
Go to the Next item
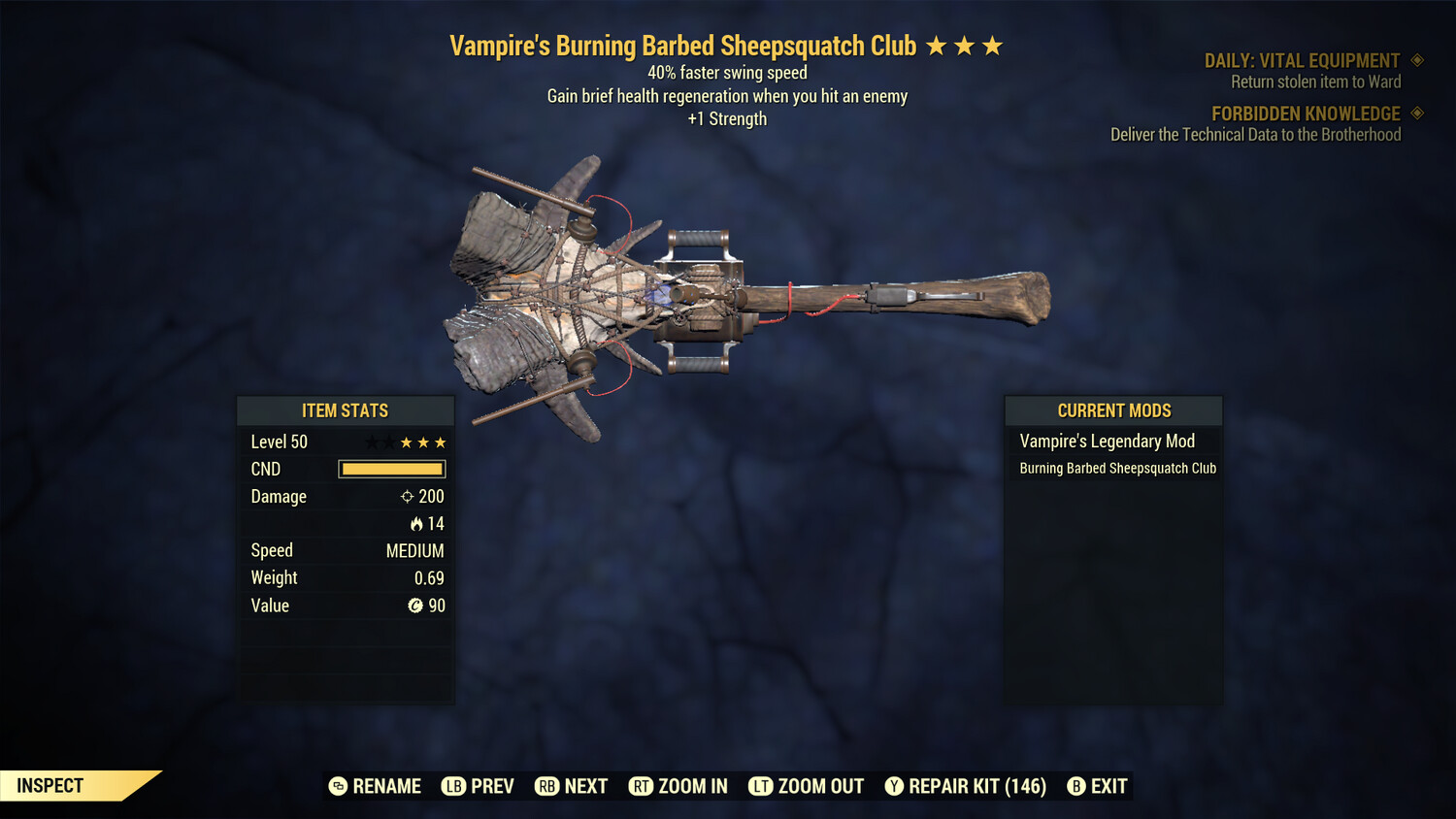(572, 786)
